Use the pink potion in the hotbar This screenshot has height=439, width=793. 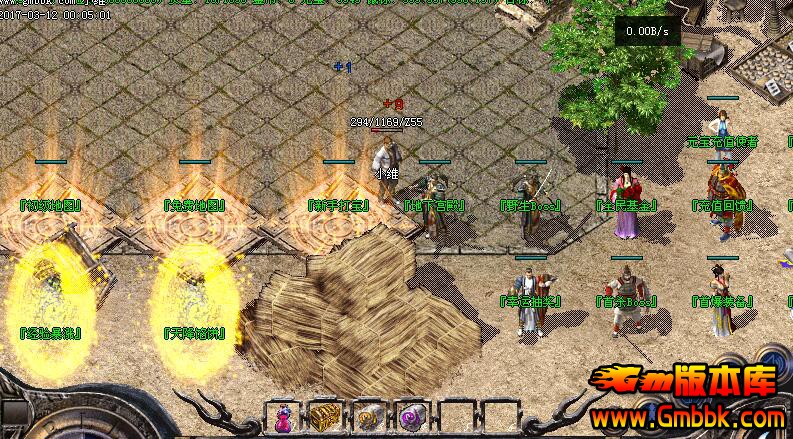(x=282, y=417)
